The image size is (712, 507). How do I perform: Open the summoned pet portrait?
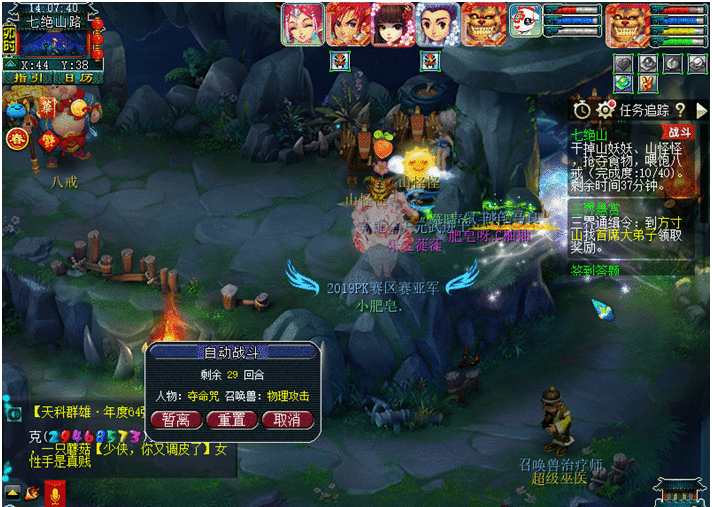[525, 22]
